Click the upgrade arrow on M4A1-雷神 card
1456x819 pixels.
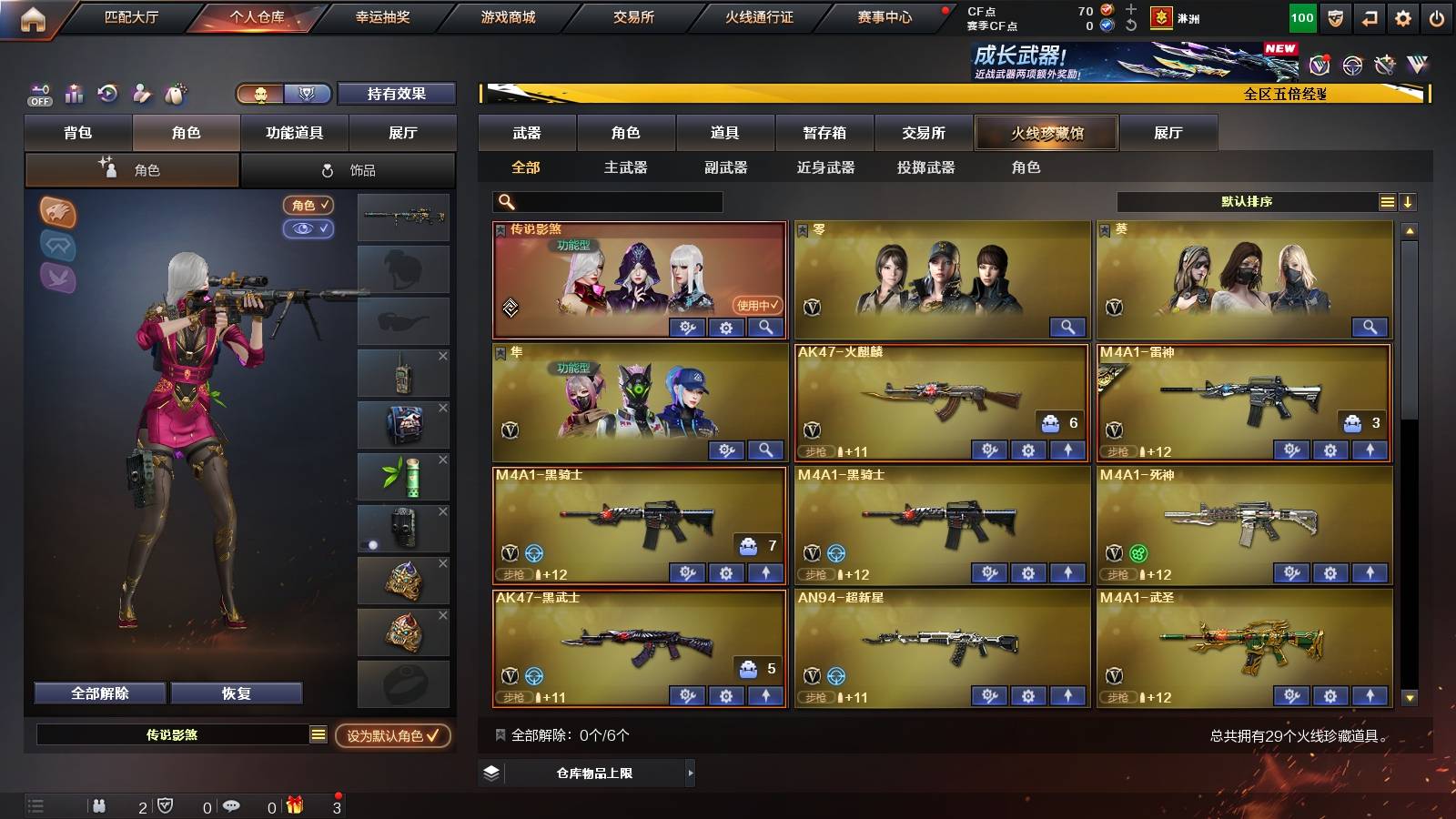click(x=1369, y=450)
